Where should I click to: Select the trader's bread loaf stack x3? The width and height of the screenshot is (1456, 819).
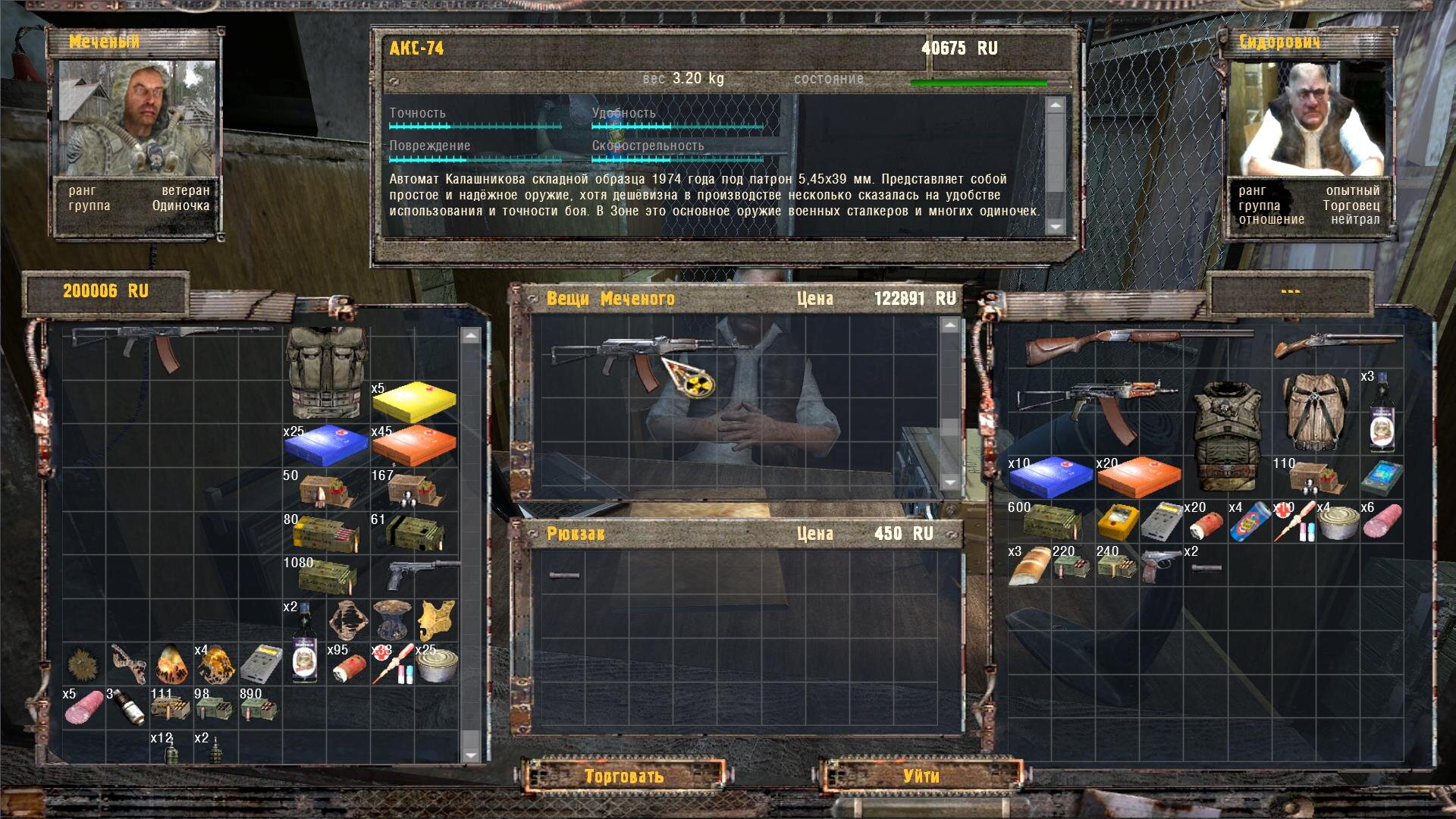1030,566
